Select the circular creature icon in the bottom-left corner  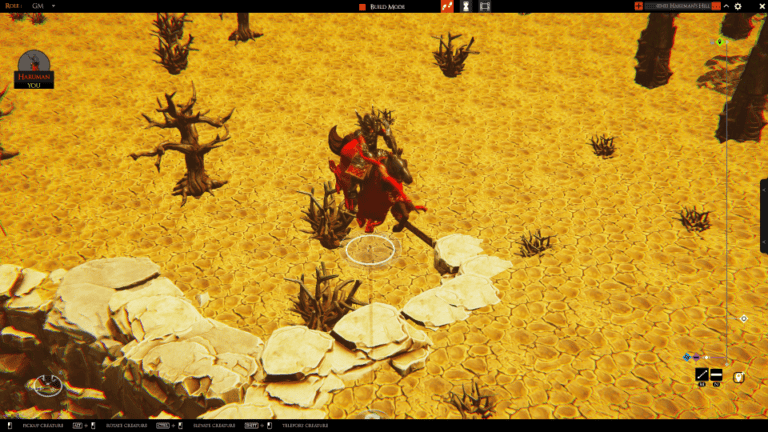[x=47, y=383]
